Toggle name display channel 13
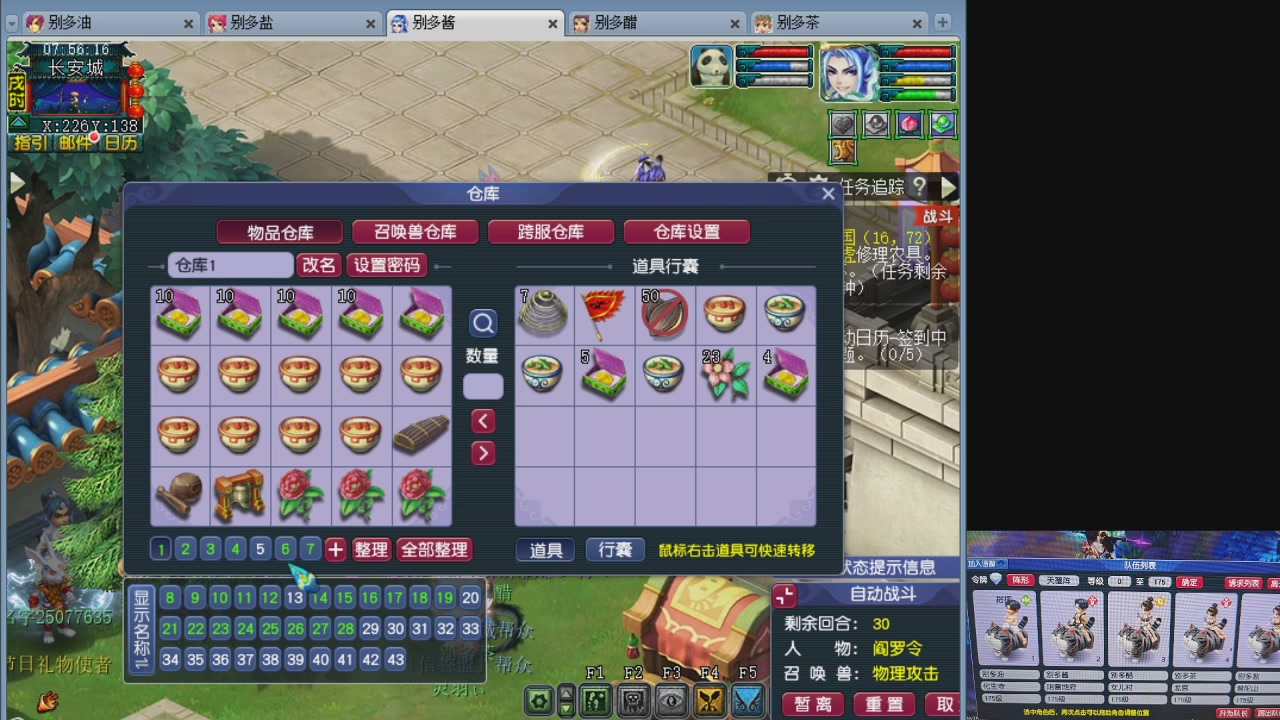 [294, 597]
